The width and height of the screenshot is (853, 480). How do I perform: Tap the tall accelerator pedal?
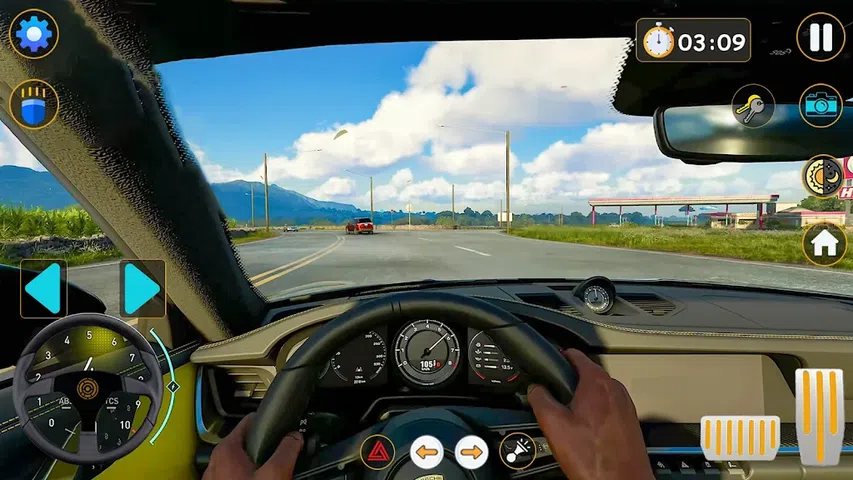pos(819,416)
